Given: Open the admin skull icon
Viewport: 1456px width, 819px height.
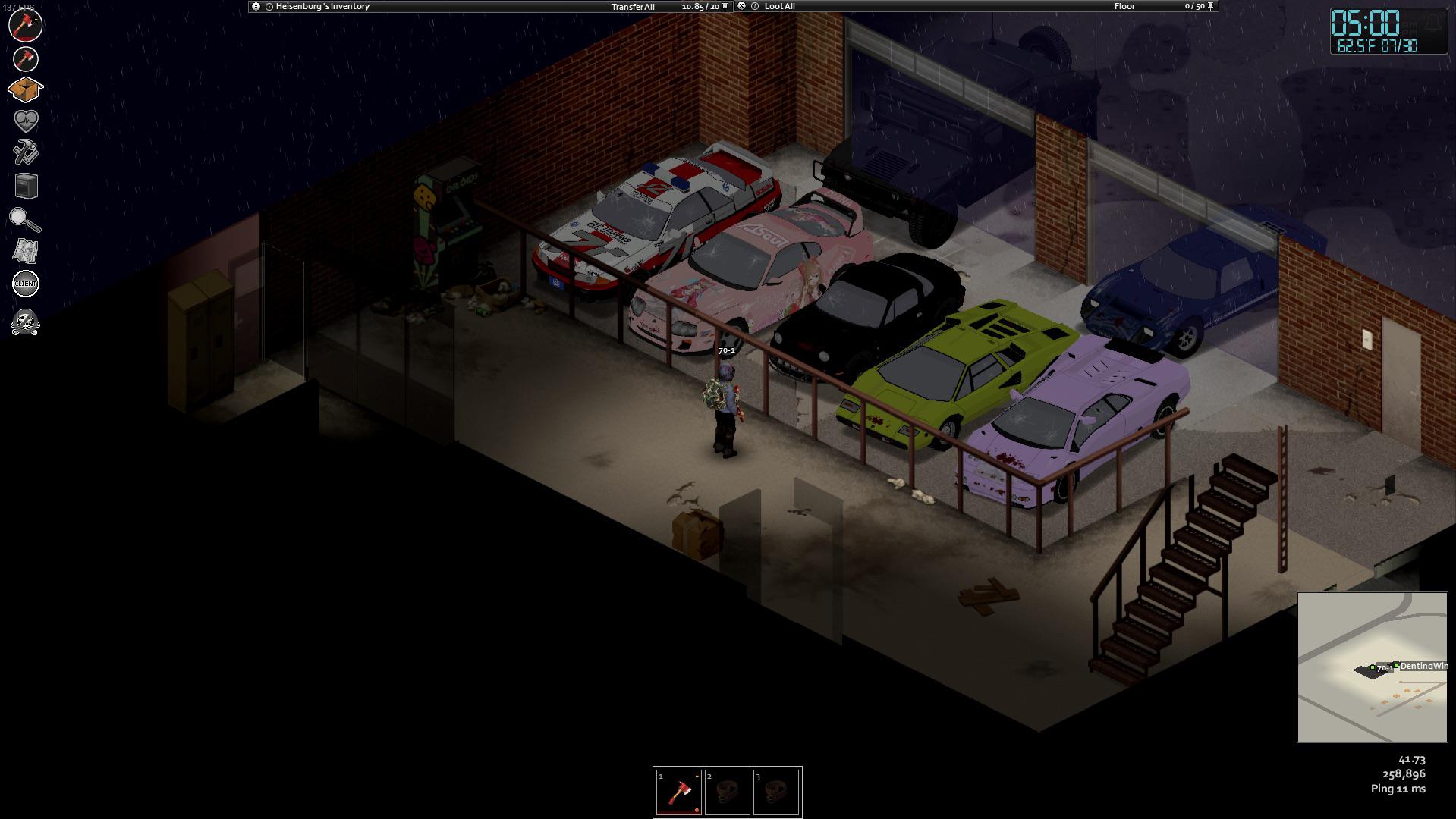Looking at the screenshot, I should (x=25, y=322).
